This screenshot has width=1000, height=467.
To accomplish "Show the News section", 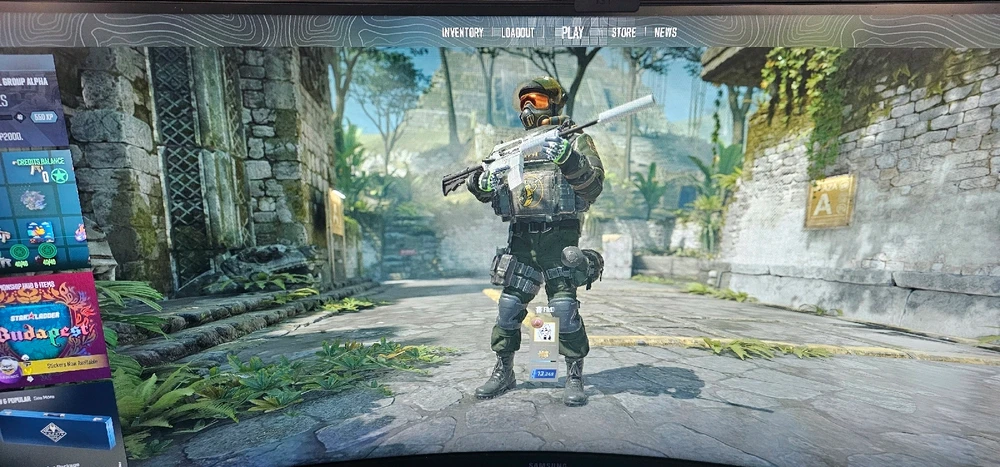I will point(665,32).
